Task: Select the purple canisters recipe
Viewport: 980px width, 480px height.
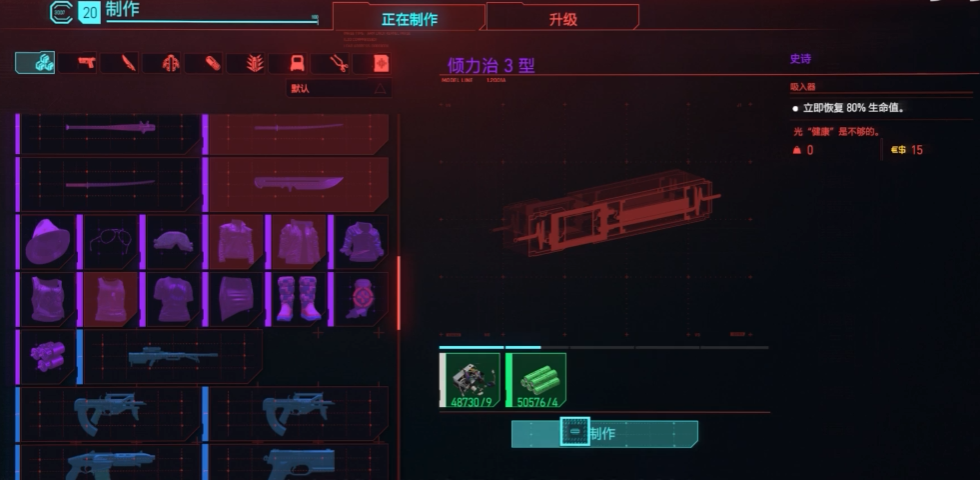Action: (48, 357)
